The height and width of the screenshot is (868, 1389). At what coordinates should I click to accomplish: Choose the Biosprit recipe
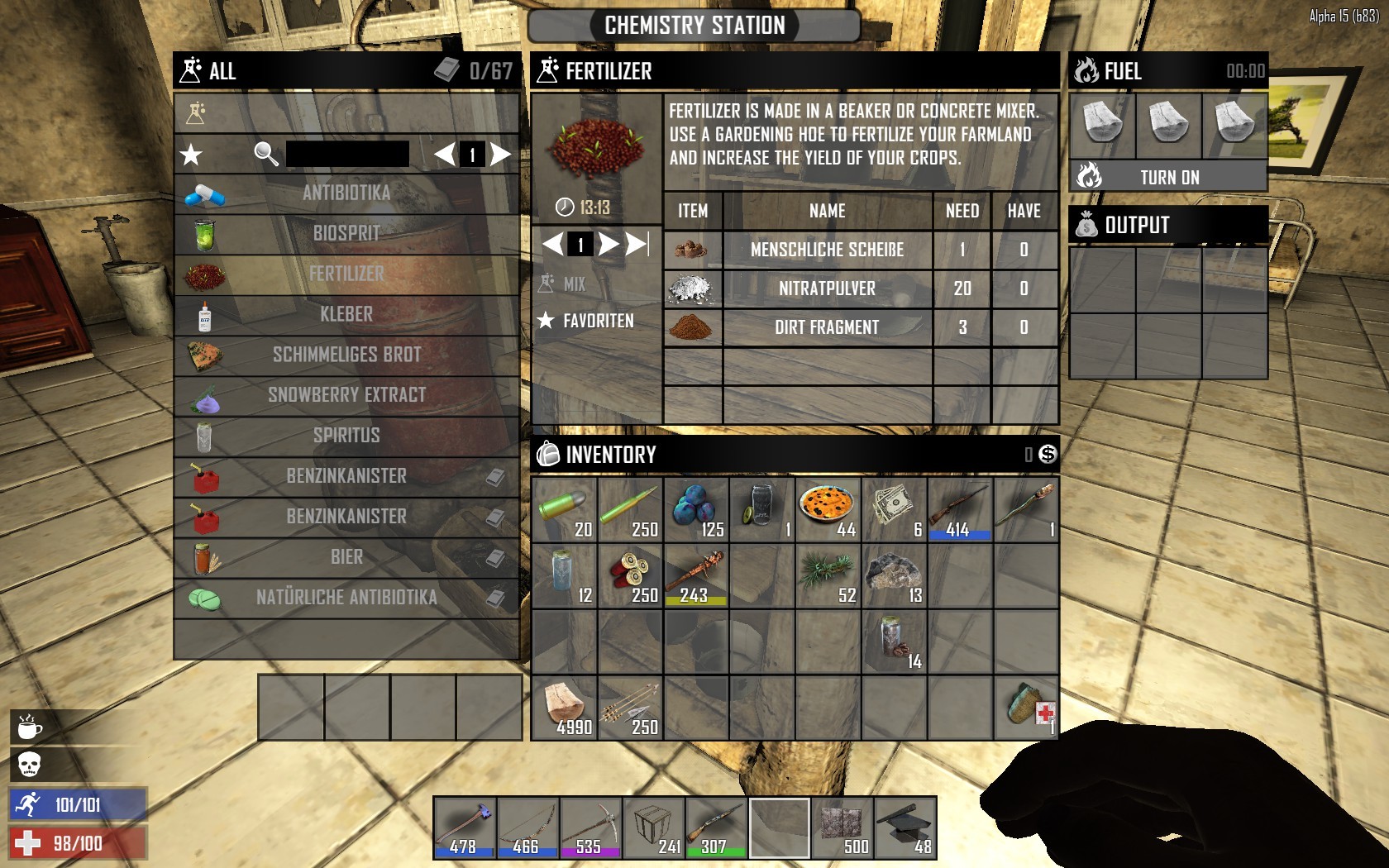(x=346, y=234)
